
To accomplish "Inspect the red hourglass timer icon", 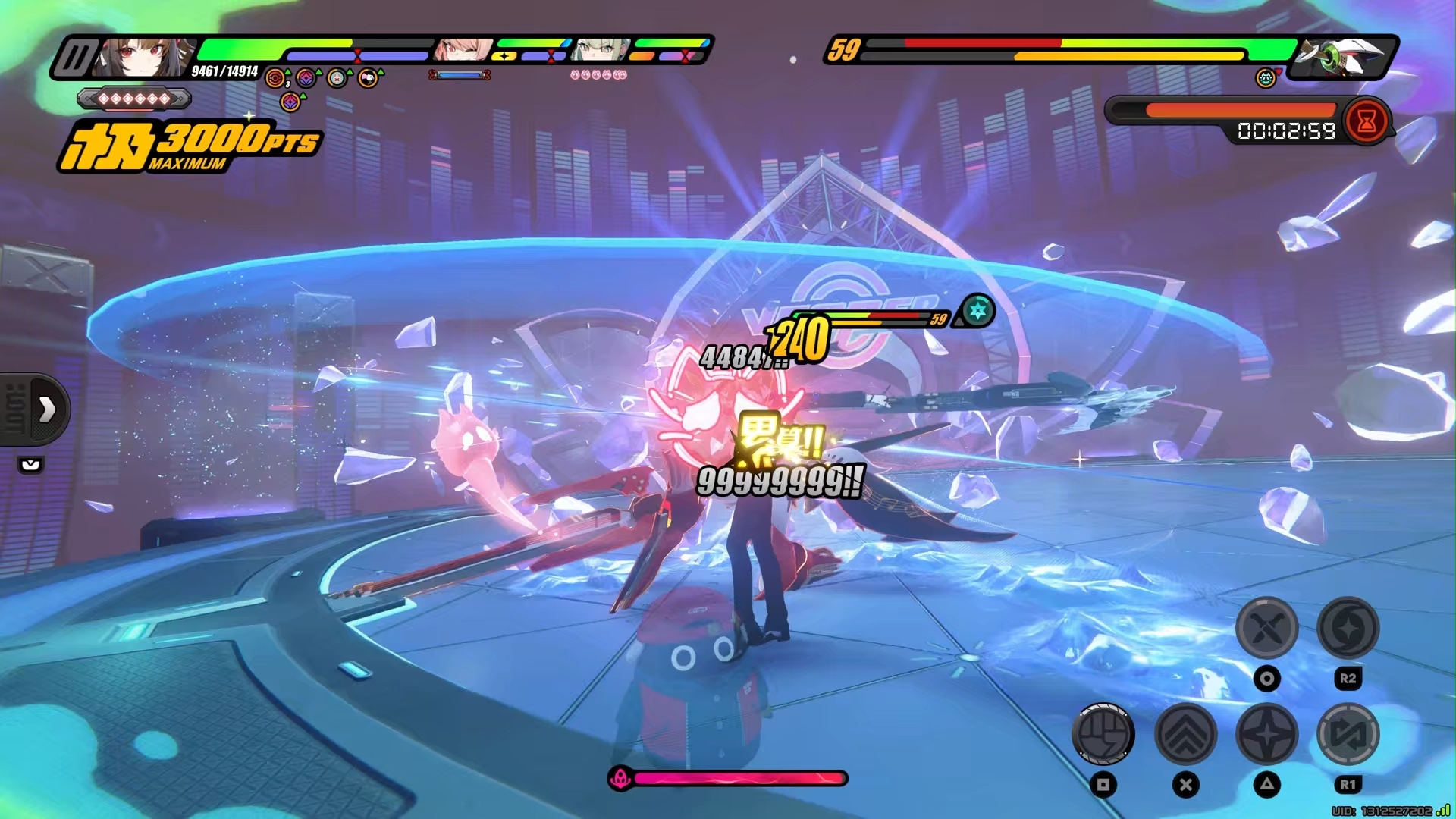I will pos(1367,121).
